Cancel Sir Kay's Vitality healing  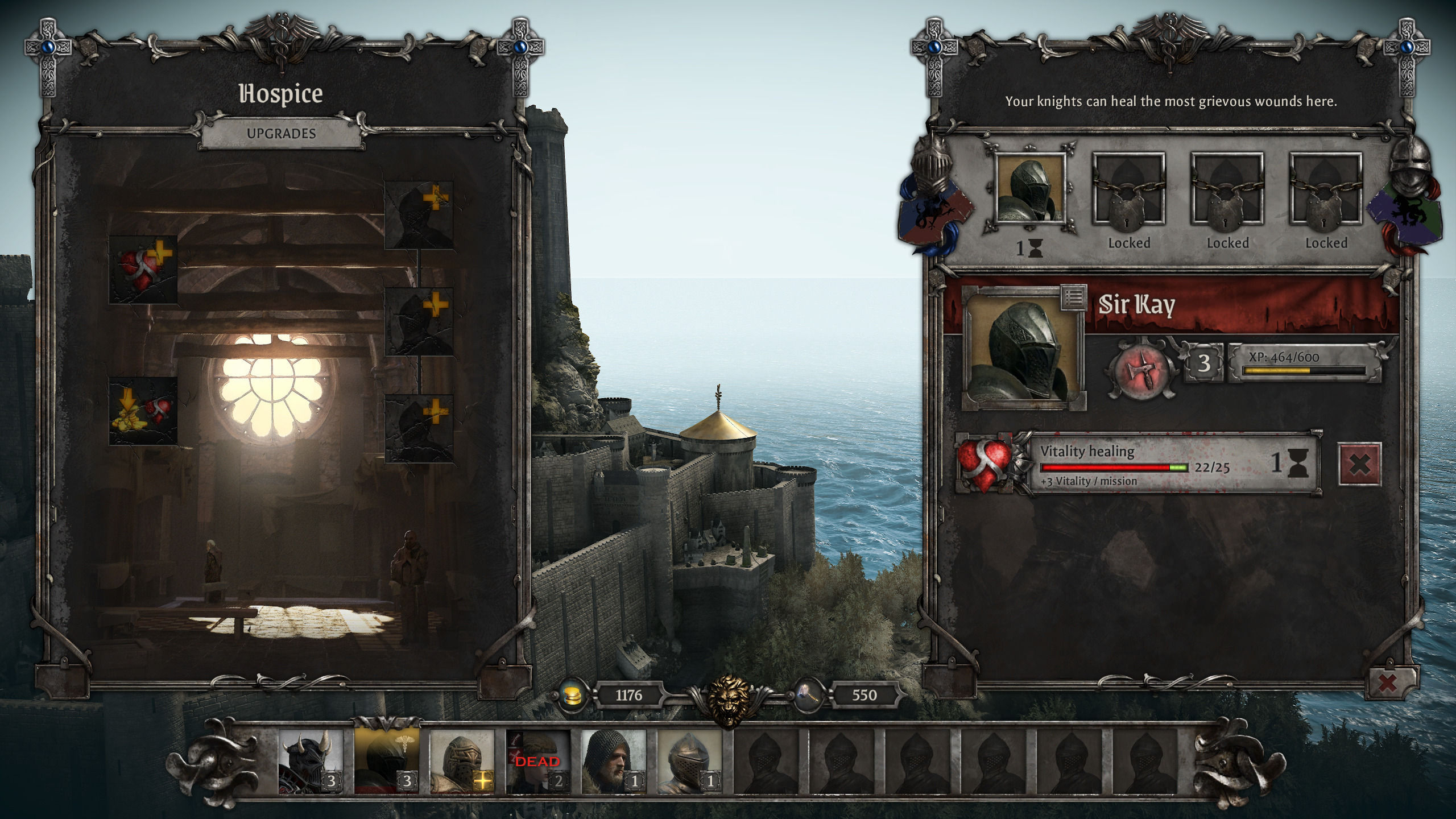click(x=1359, y=464)
